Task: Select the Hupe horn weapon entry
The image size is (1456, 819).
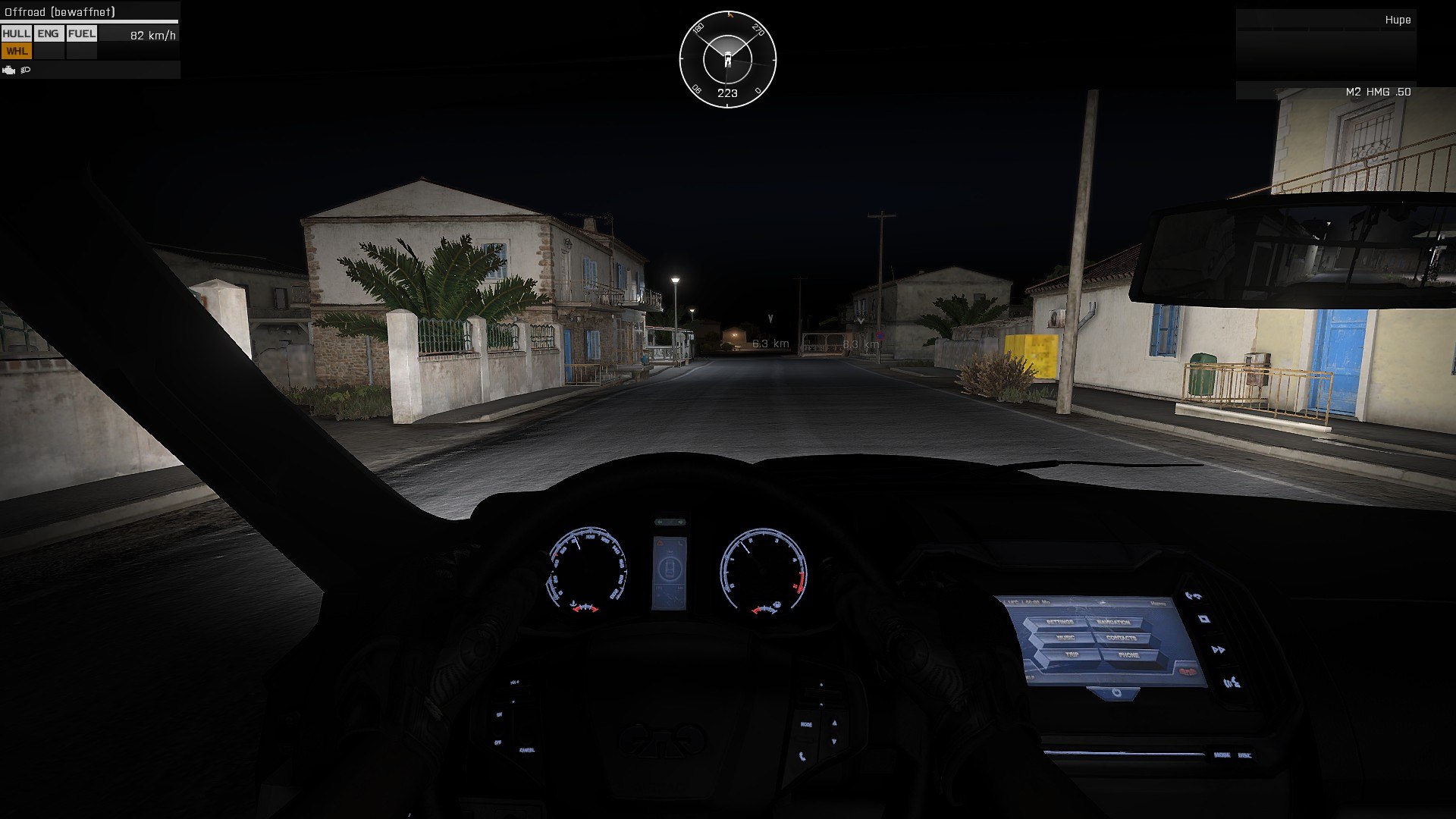Action: tap(1397, 20)
